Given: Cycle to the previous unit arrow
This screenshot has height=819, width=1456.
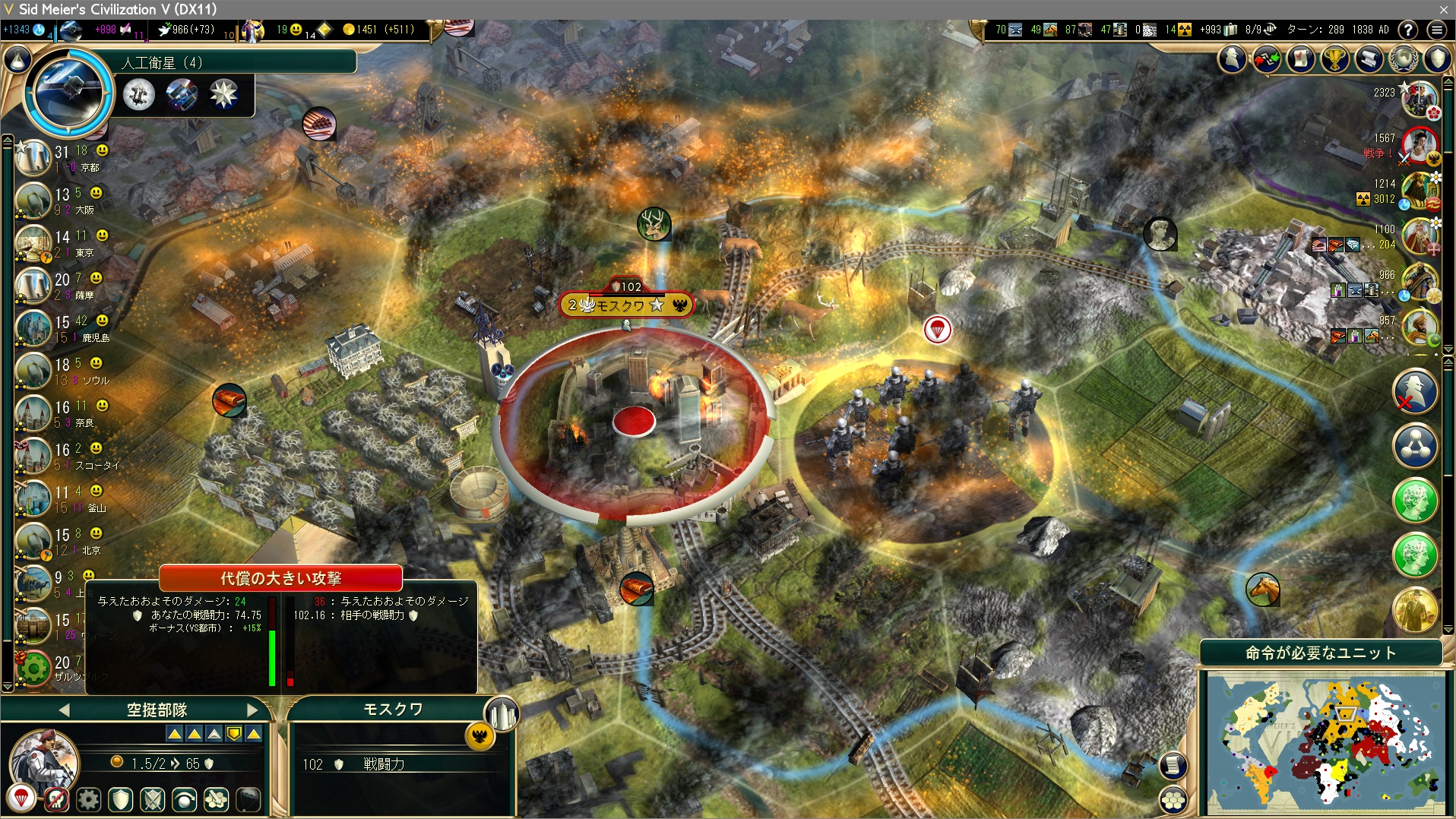Looking at the screenshot, I should coord(64,710).
